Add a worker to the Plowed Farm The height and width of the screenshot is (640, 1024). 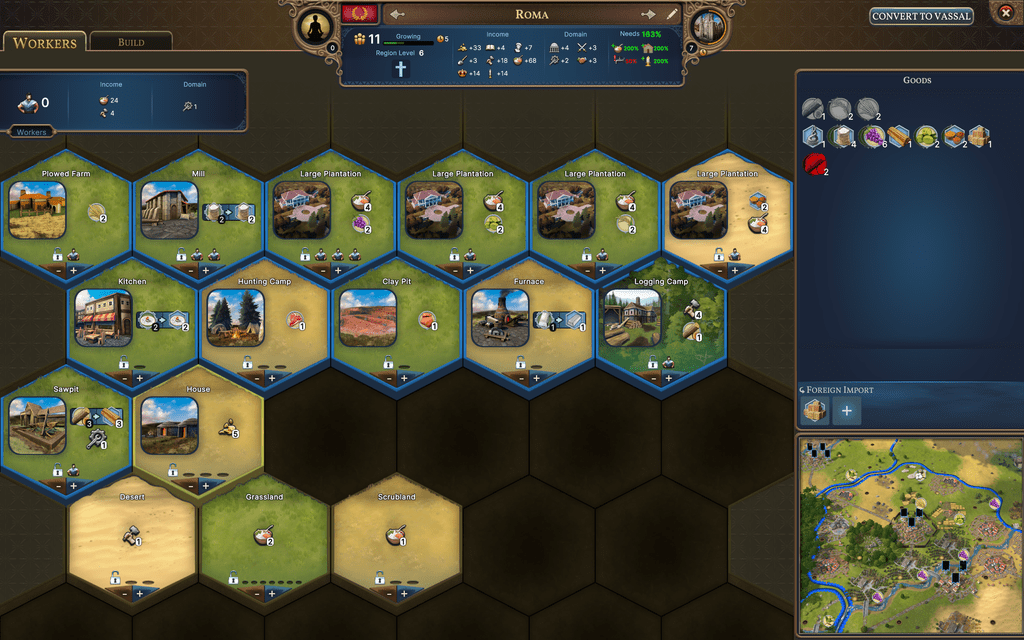(x=73, y=270)
